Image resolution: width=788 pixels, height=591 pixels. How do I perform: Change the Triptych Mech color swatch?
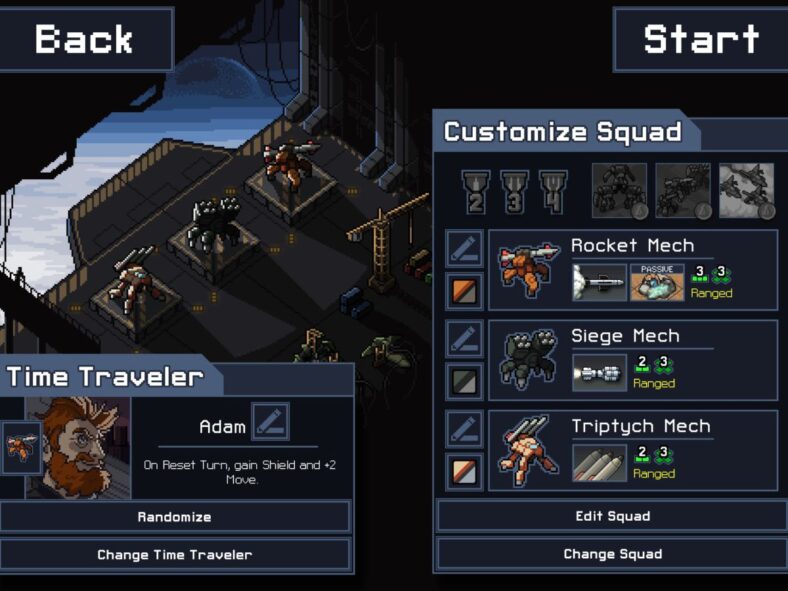[x=464, y=471]
